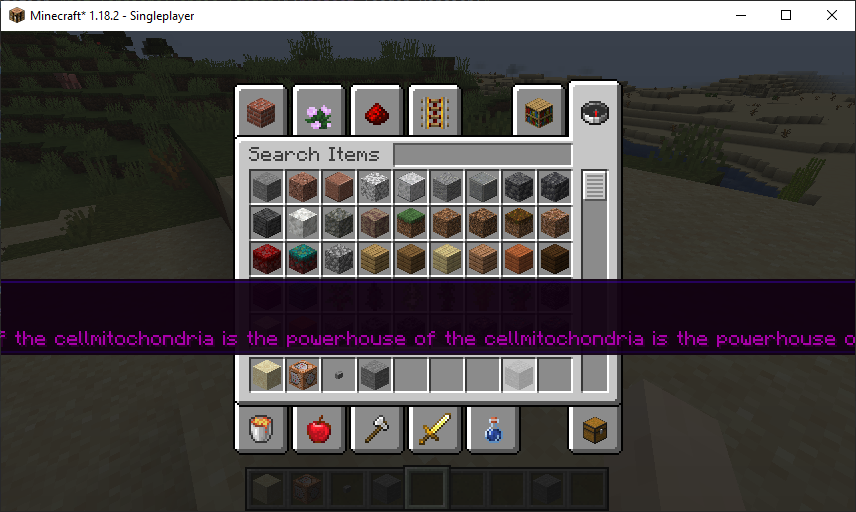
Task: Pick the grass block from the item grid
Action: point(411,222)
